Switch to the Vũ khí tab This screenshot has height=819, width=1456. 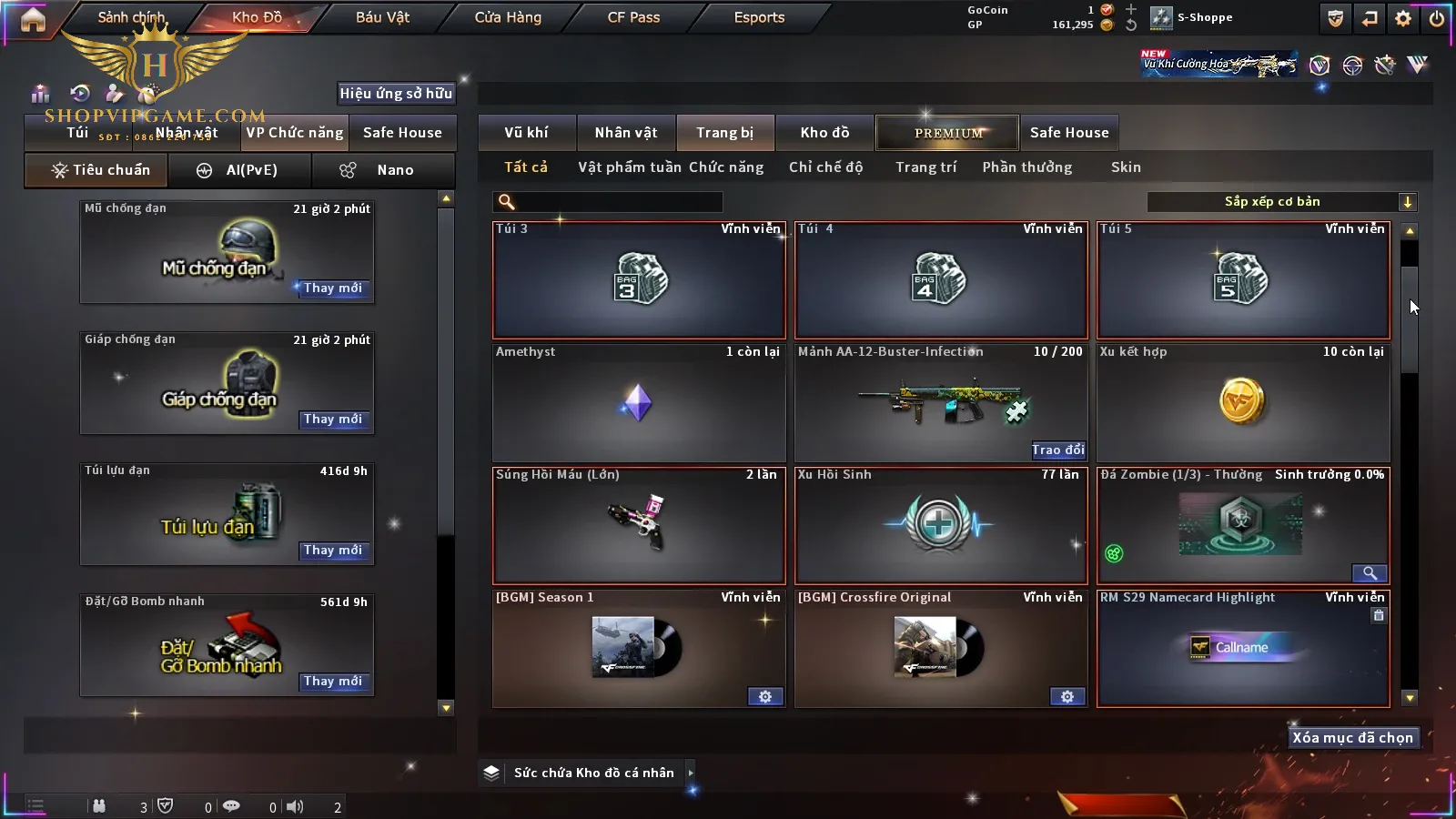point(526,133)
